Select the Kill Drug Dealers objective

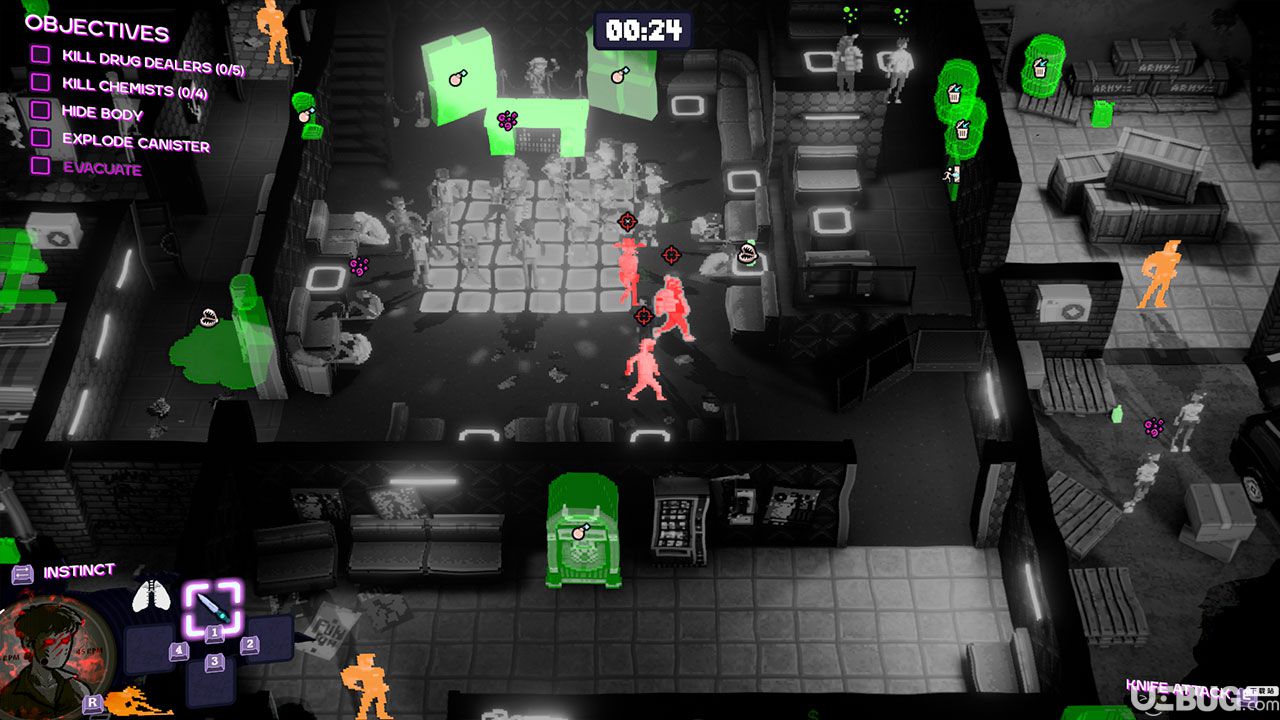click(152, 62)
